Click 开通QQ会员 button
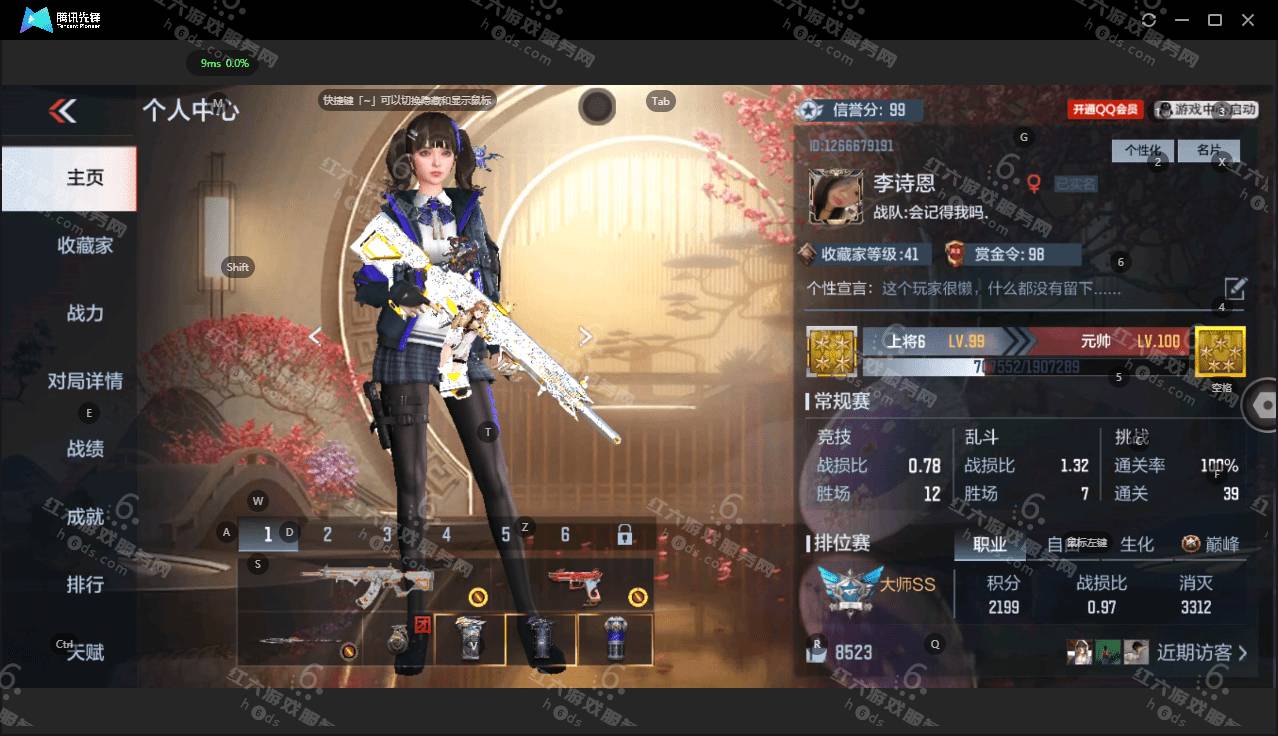This screenshot has width=1278, height=736. click(1107, 110)
